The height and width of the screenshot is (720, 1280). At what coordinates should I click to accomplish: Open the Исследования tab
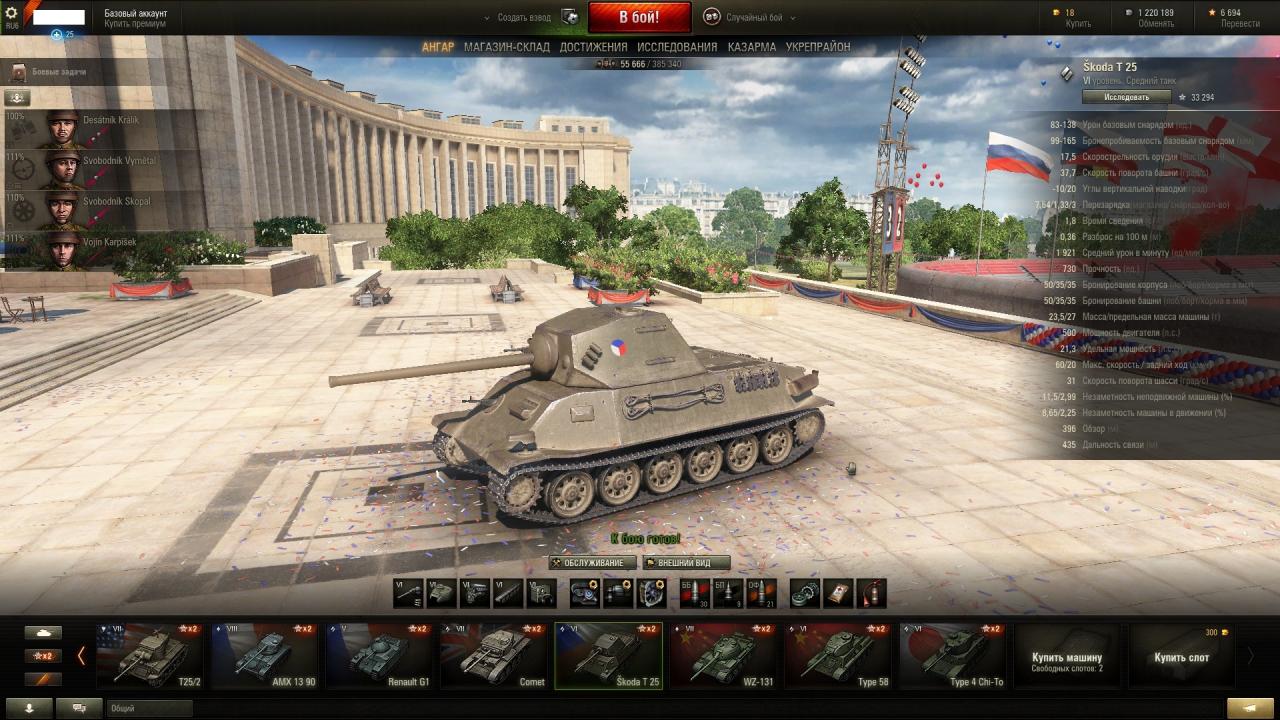click(x=677, y=47)
